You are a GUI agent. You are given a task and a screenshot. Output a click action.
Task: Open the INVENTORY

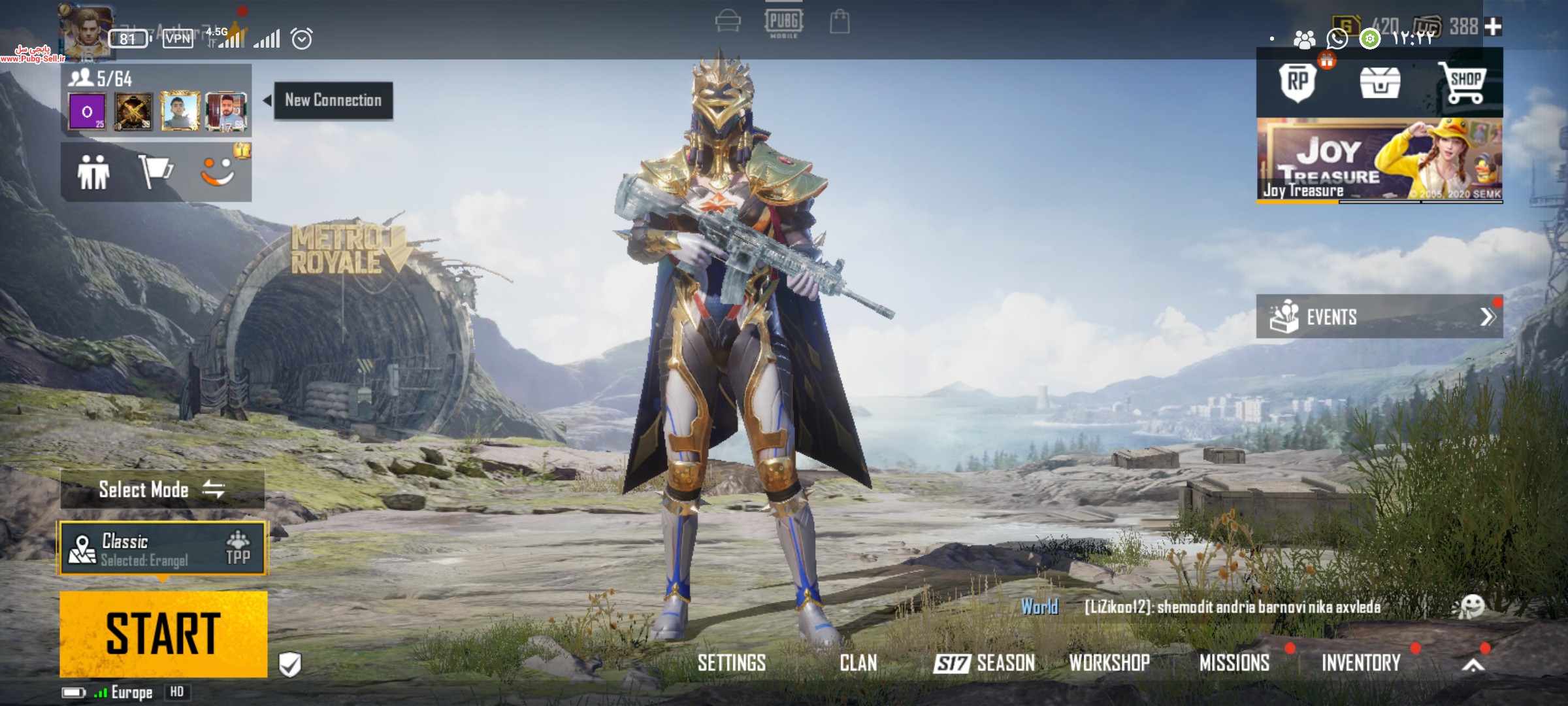point(1361,663)
